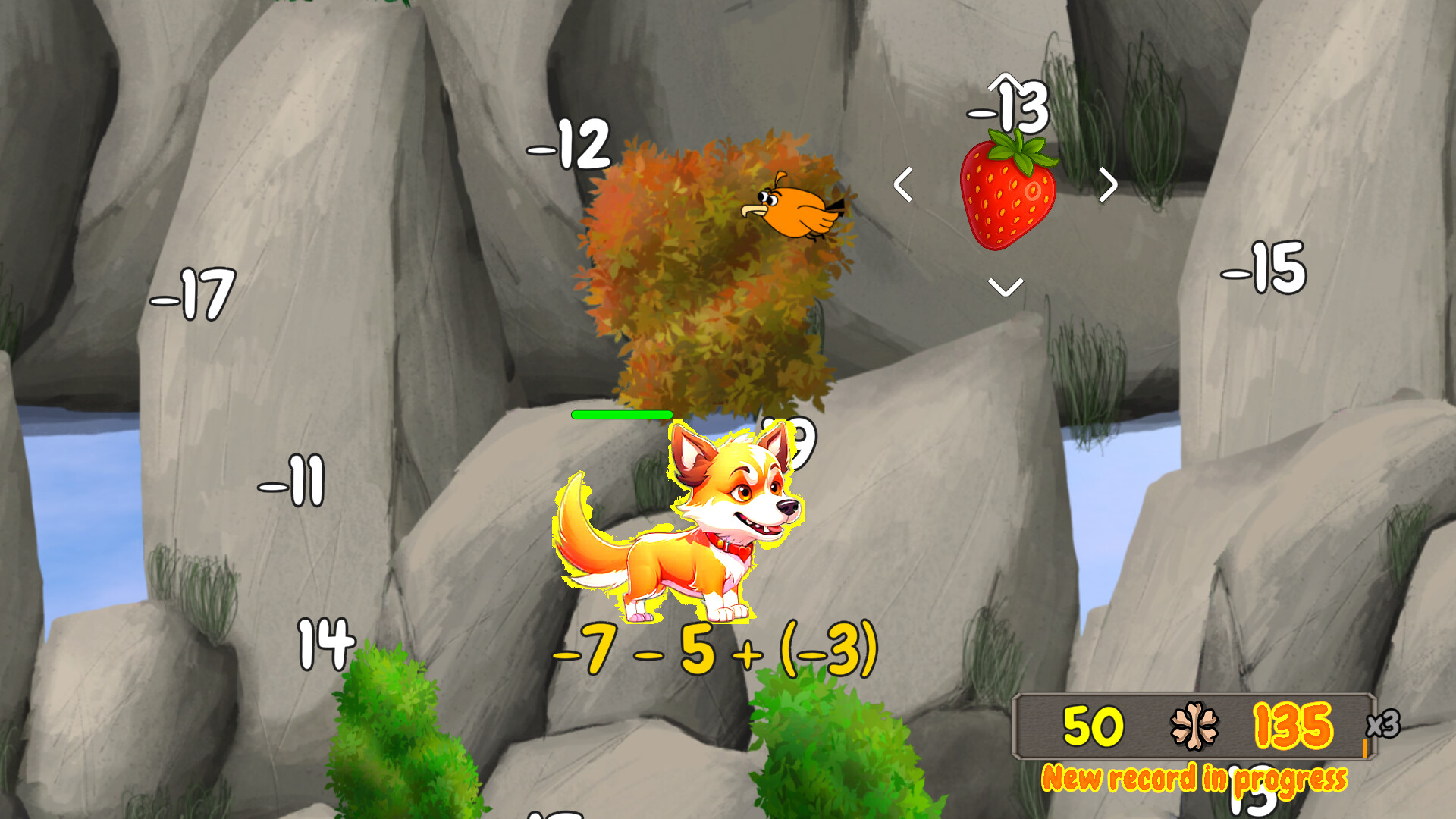Click the up arrow above the strawberry
This screenshot has width=1456, height=819.
[1006, 83]
